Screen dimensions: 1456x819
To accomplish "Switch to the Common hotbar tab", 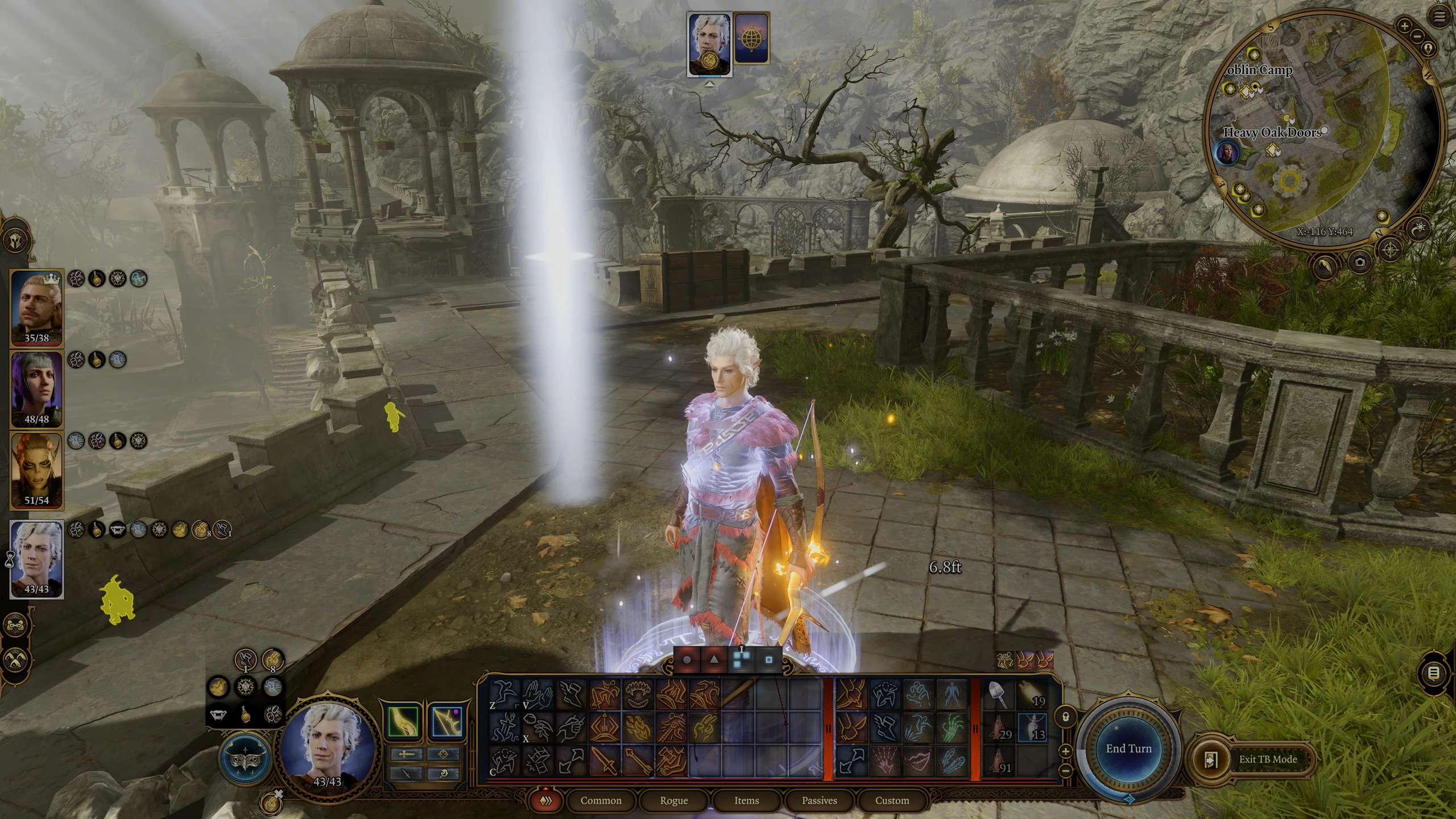I will tap(601, 800).
